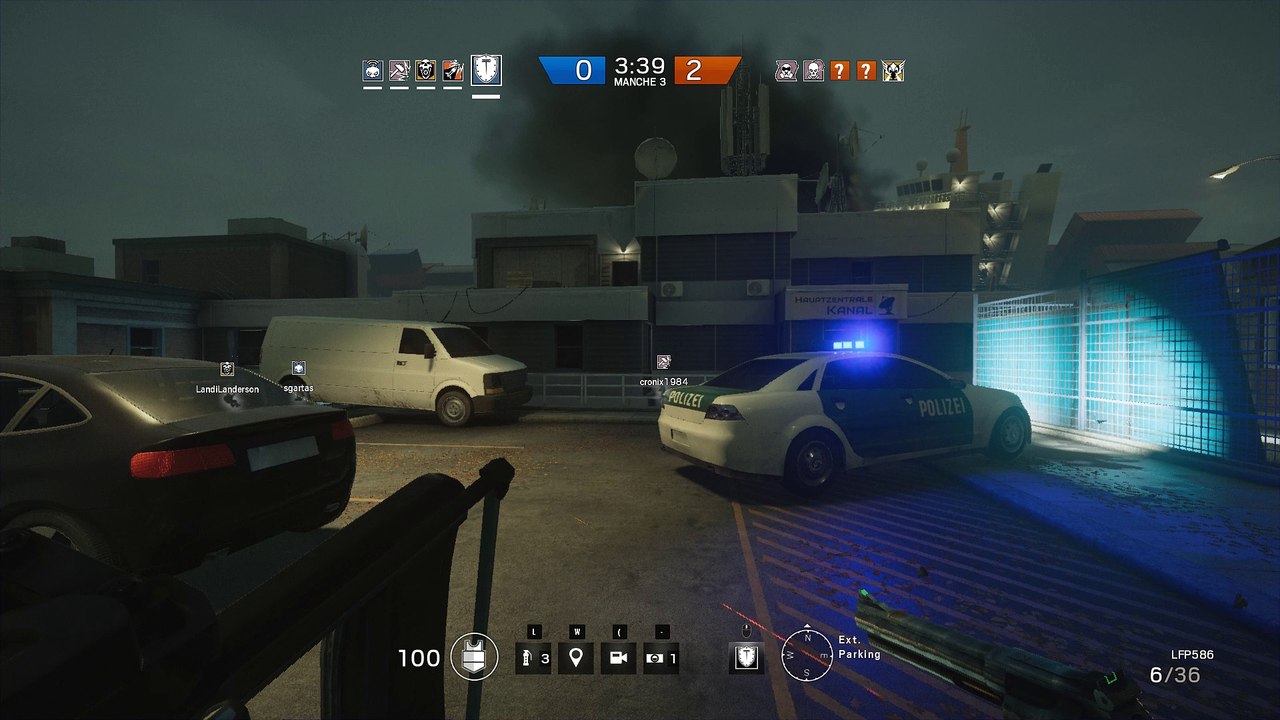Screen dimensions: 1280x720
Task: Select the breach charge gadget slot
Action: [661, 658]
